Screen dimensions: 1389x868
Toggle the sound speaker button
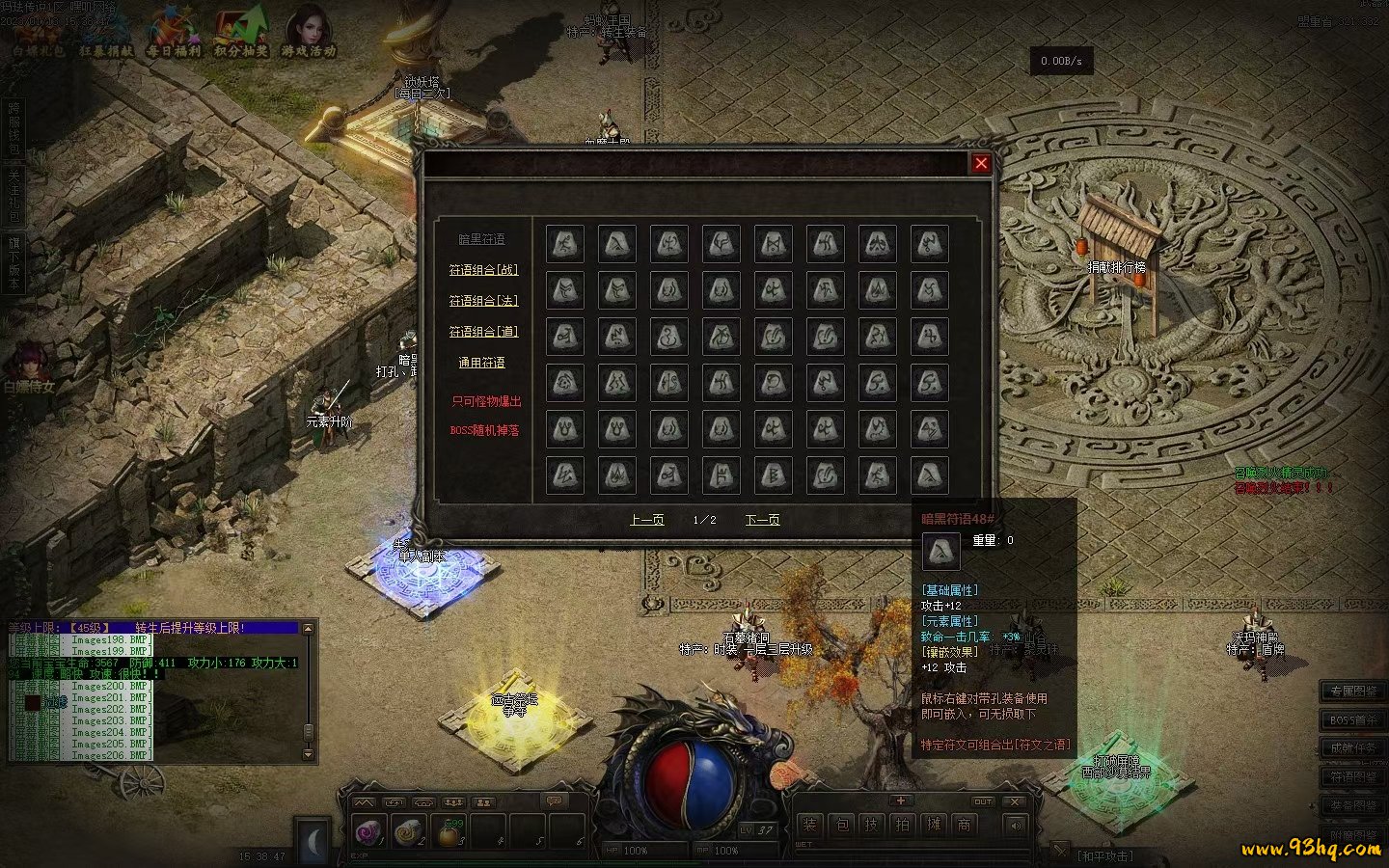pyautogui.click(x=1015, y=825)
